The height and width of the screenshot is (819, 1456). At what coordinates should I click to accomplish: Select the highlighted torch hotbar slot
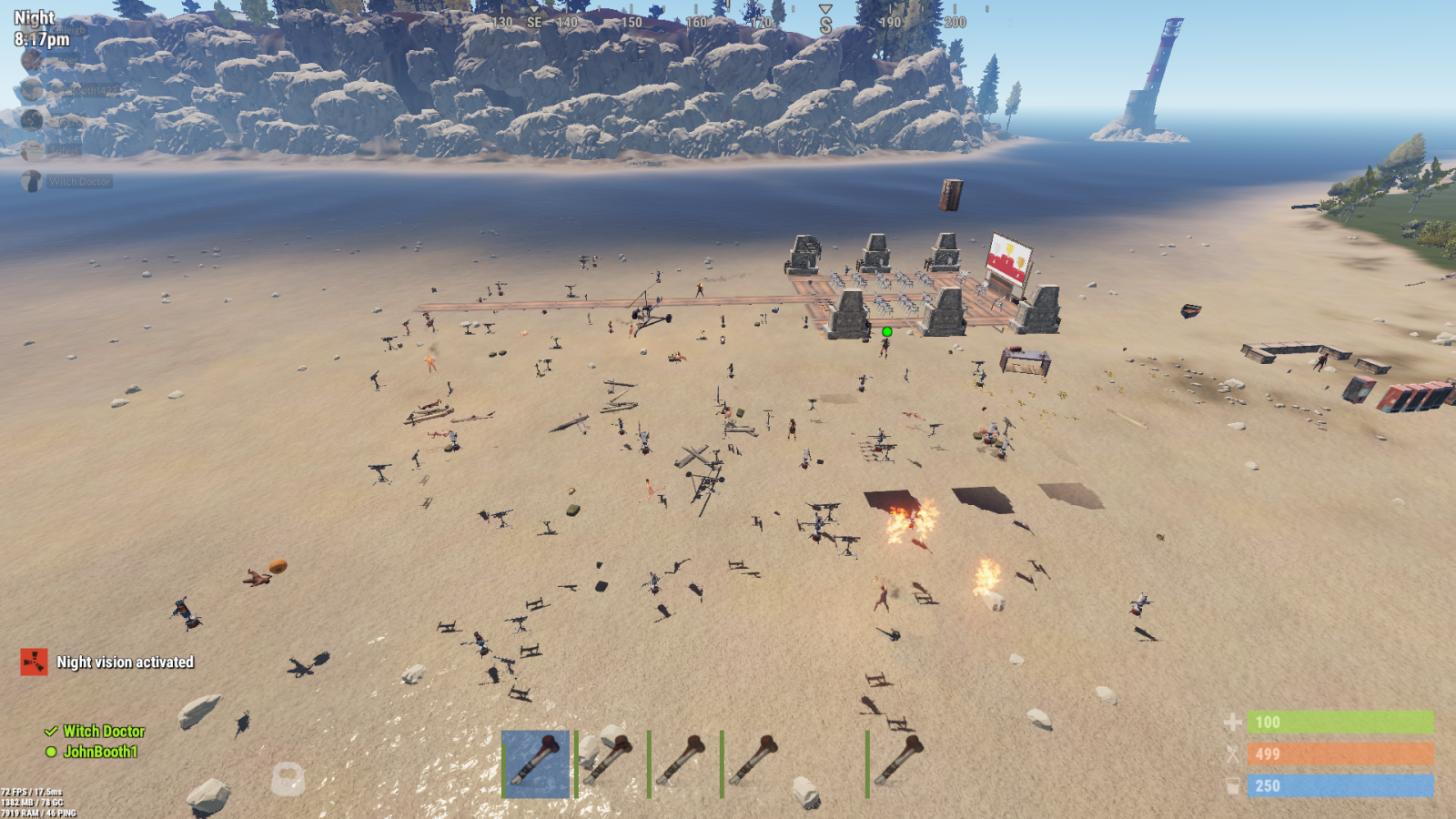[x=536, y=763]
